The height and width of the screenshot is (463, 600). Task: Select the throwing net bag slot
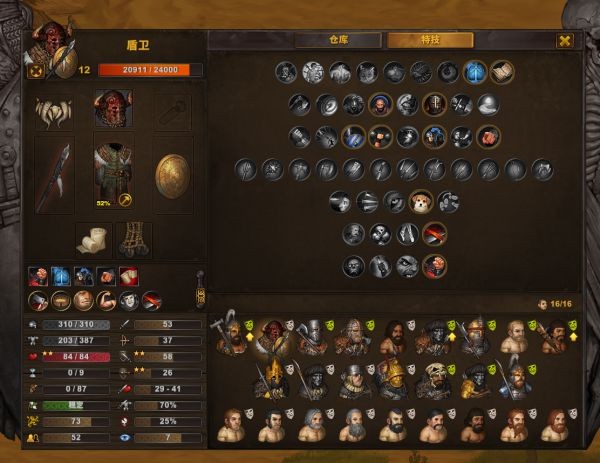click(x=133, y=239)
